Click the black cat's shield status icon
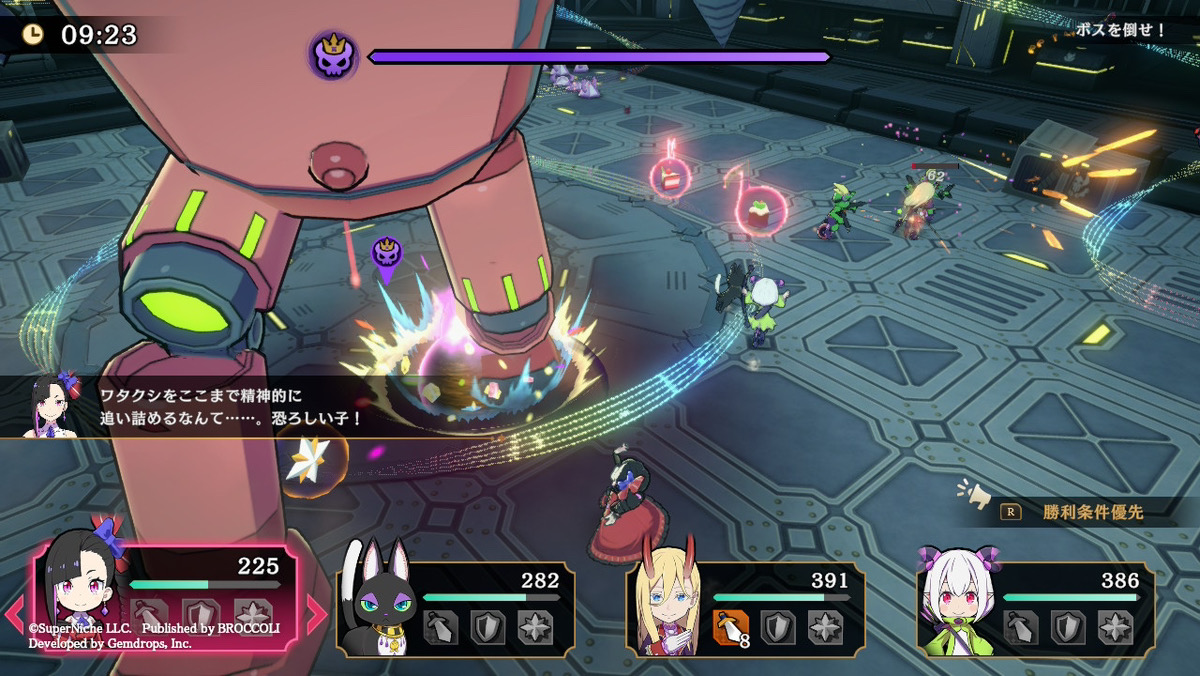The width and height of the screenshot is (1200, 676). point(487,627)
